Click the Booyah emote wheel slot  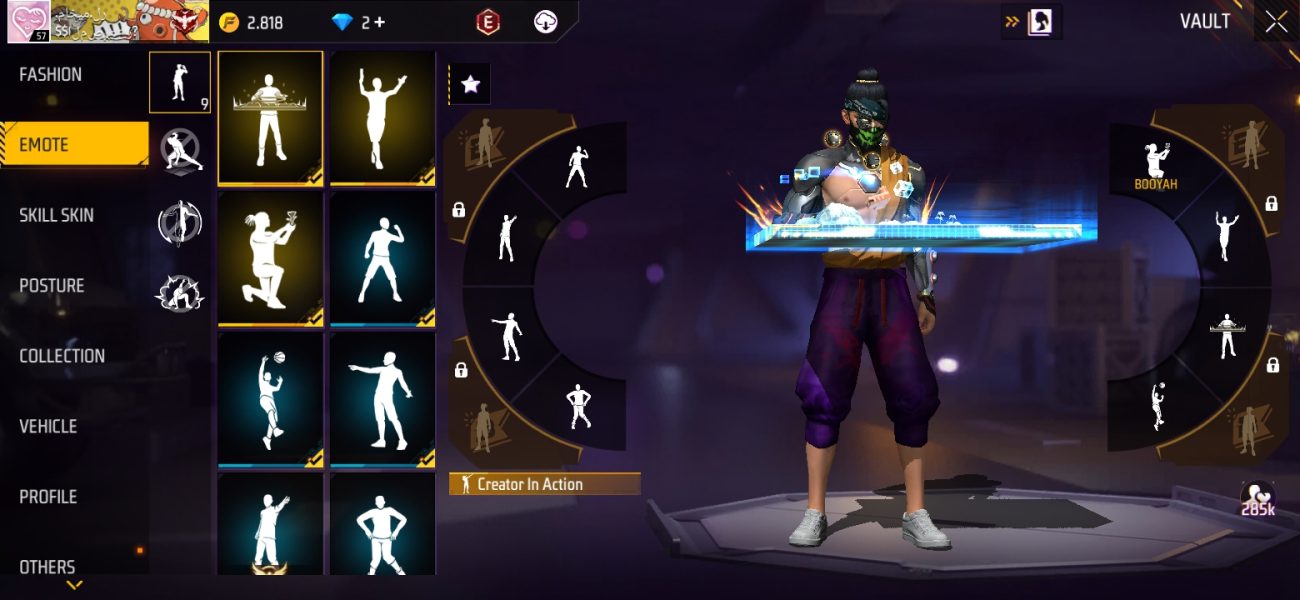(1157, 165)
